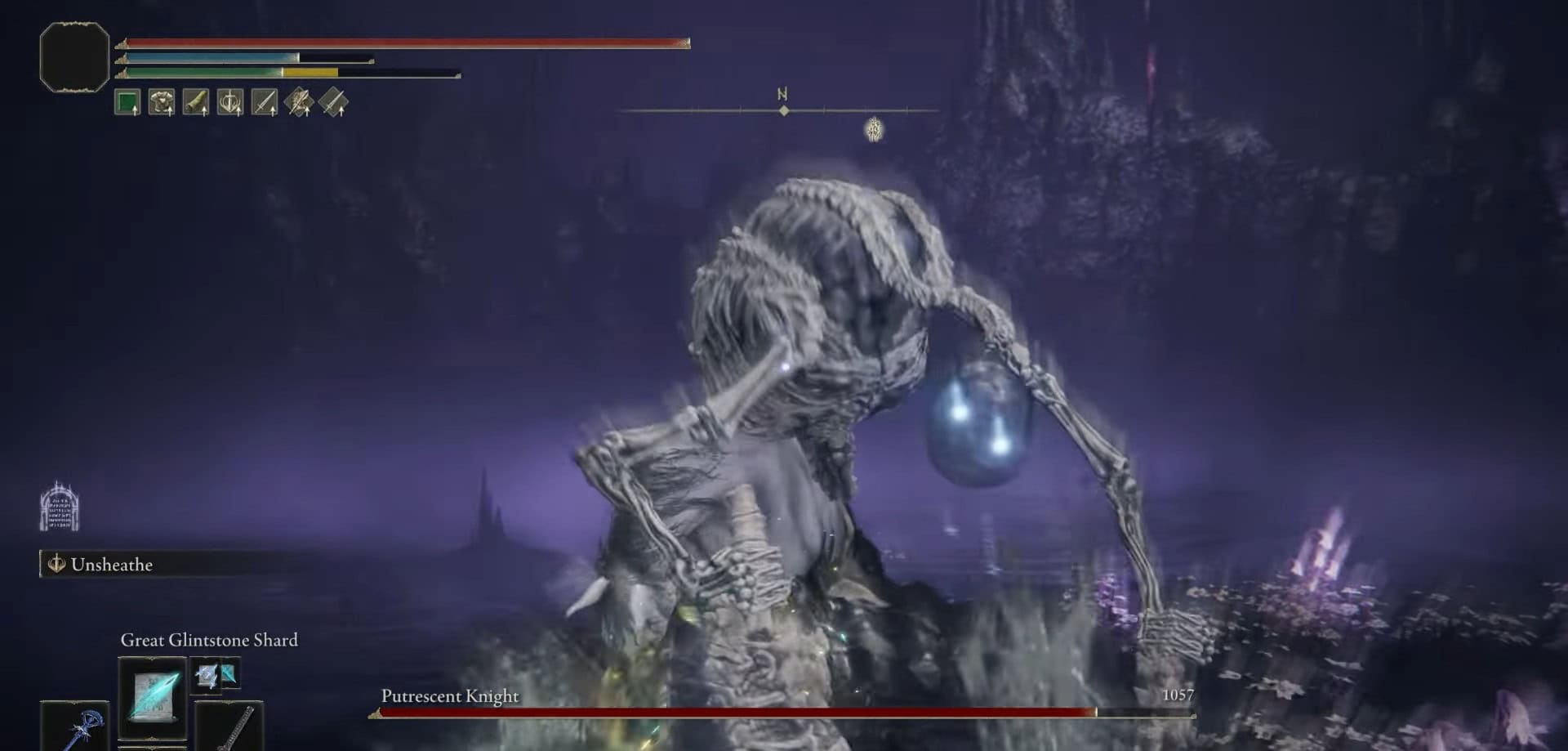Select the compass site of grace marker

(x=874, y=129)
